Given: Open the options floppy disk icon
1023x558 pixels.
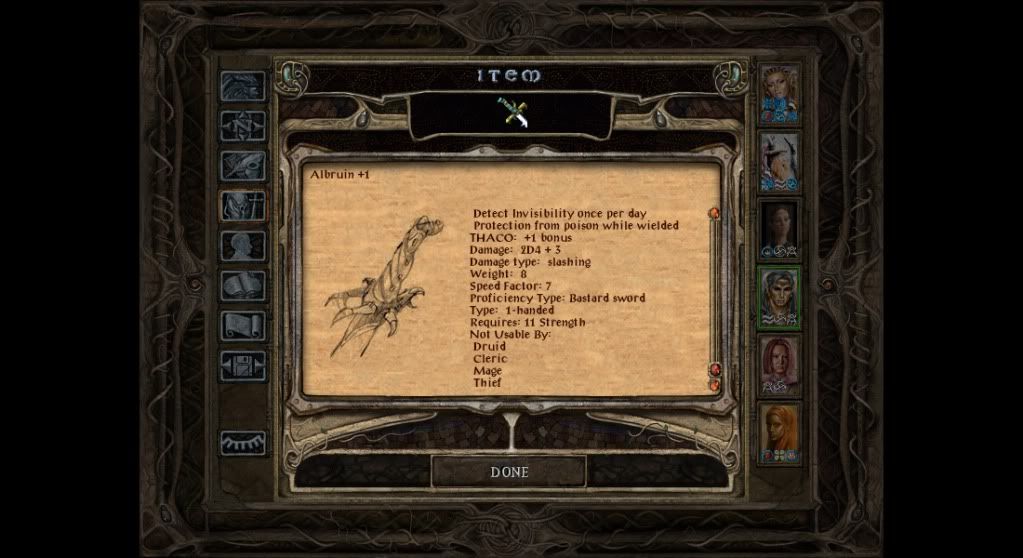Looking at the screenshot, I should coord(243,366).
